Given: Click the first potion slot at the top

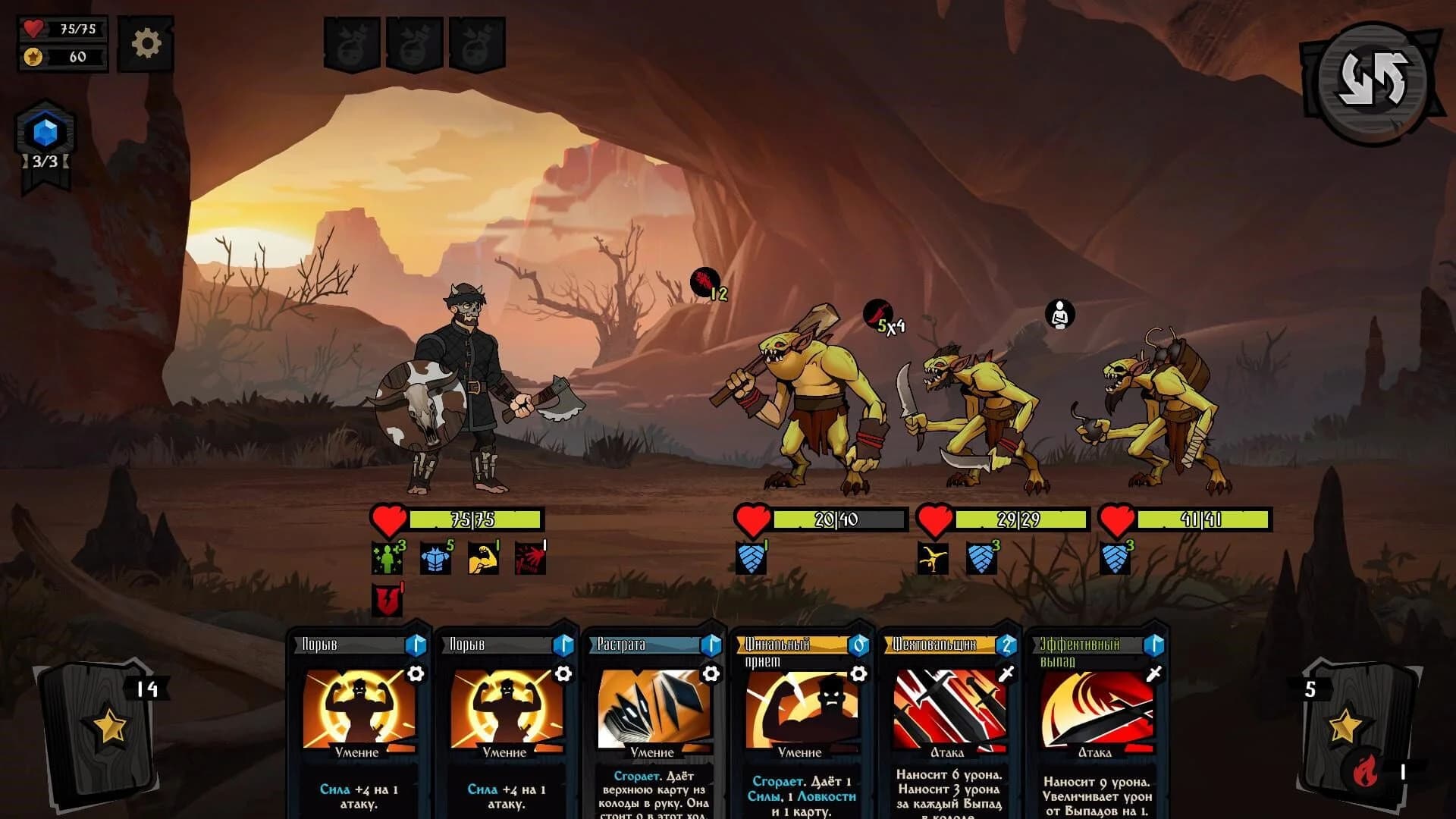Looking at the screenshot, I should coord(353,42).
